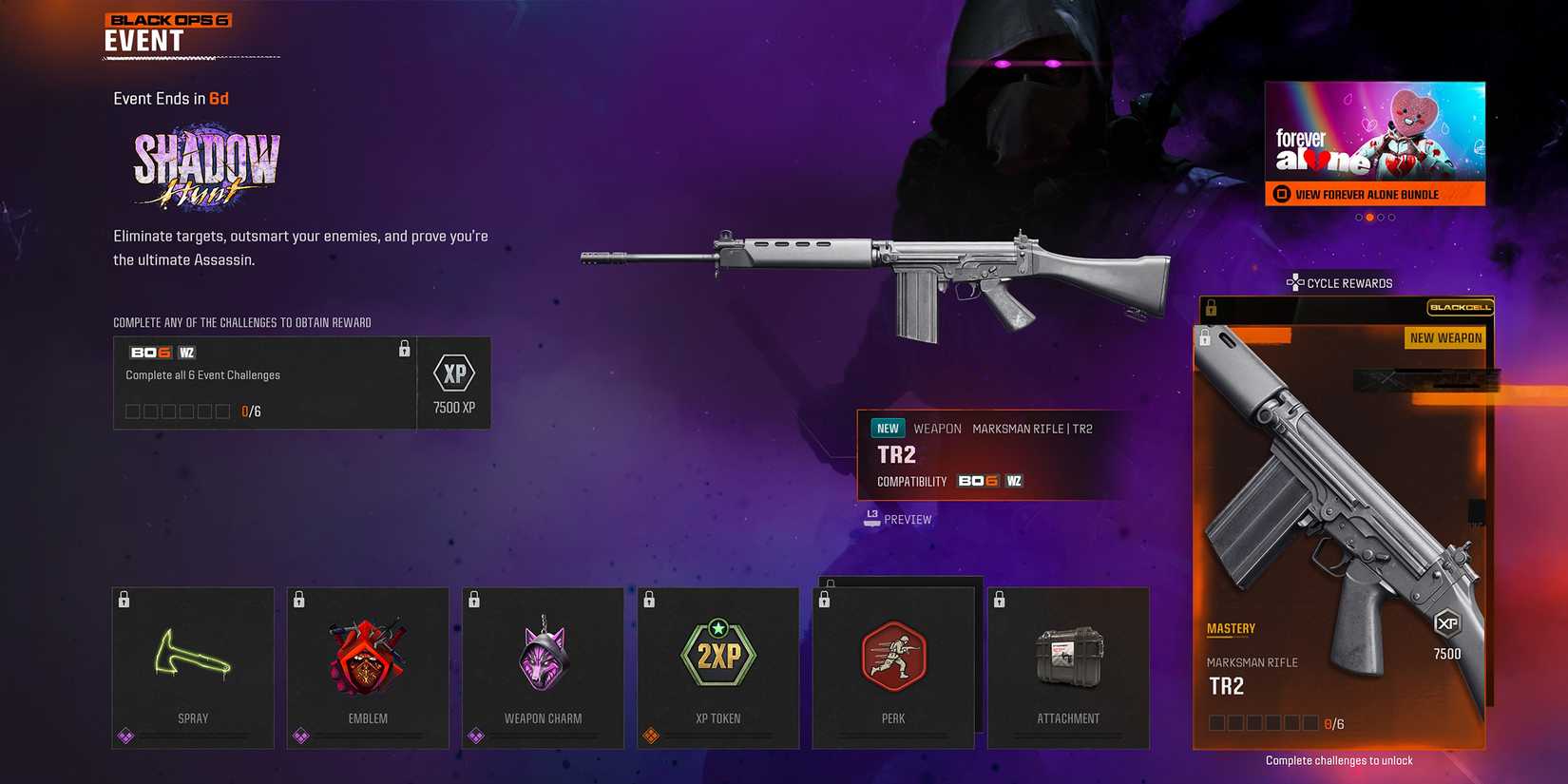This screenshot has width=1568, height=784.
Task: Select the second carousel dot under the bundle
Action: [x=1370, y=217]
